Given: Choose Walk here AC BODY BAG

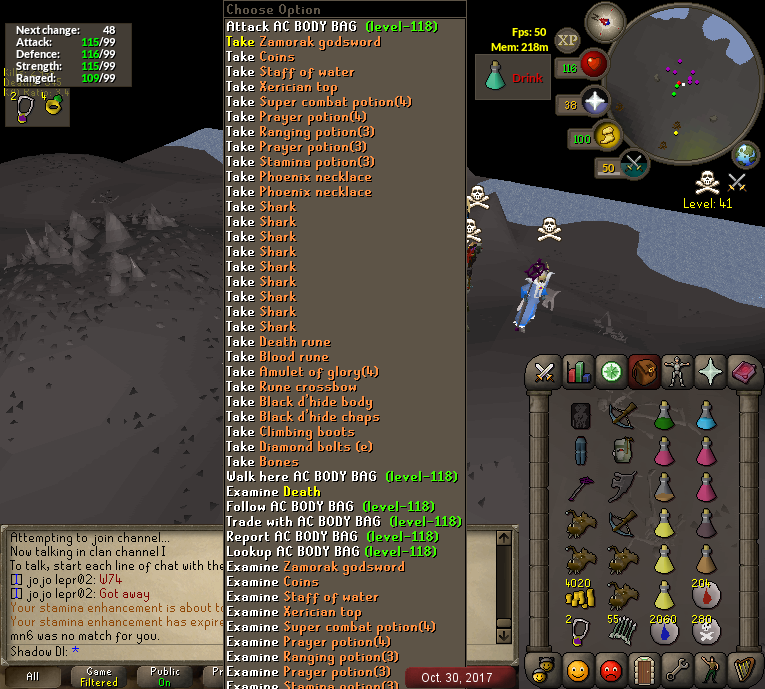Looking at the screenshot, I should 341,476.
